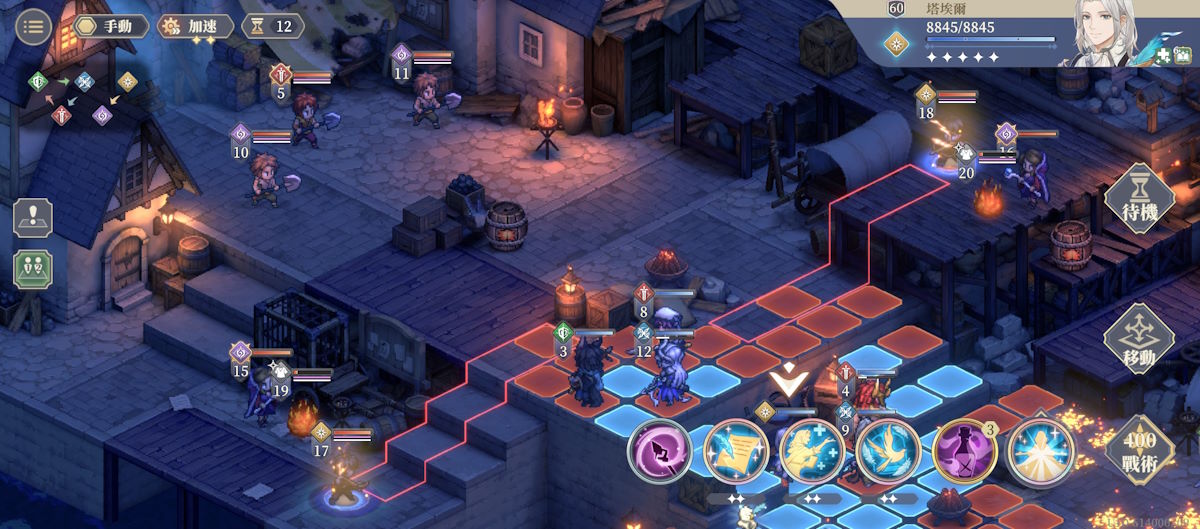Activate the healer with plus signs skill
1200x529 pixels.
(811, 452)
